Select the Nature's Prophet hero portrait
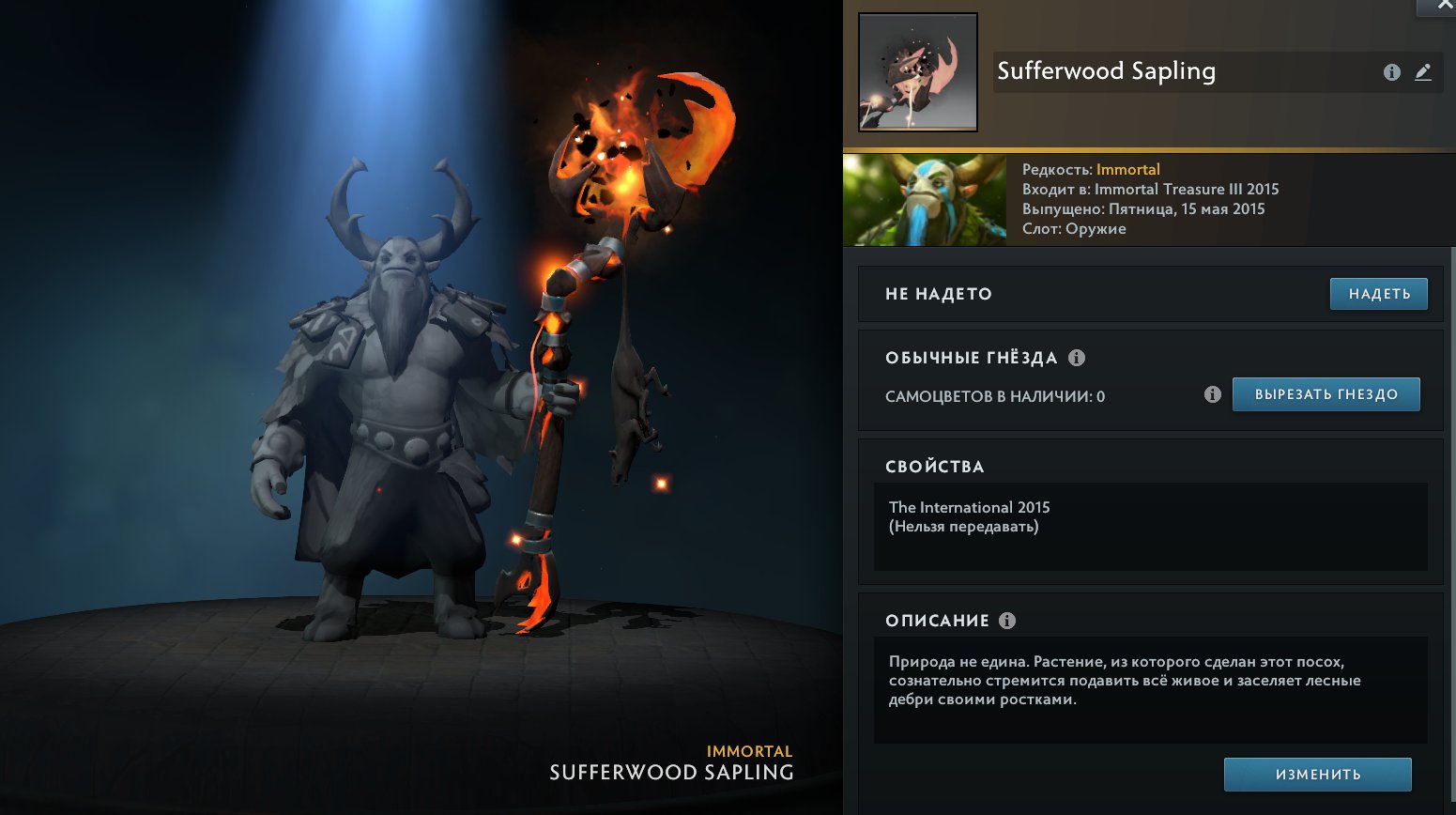This screenshot has width=1456, height=815. coord(924,199)
